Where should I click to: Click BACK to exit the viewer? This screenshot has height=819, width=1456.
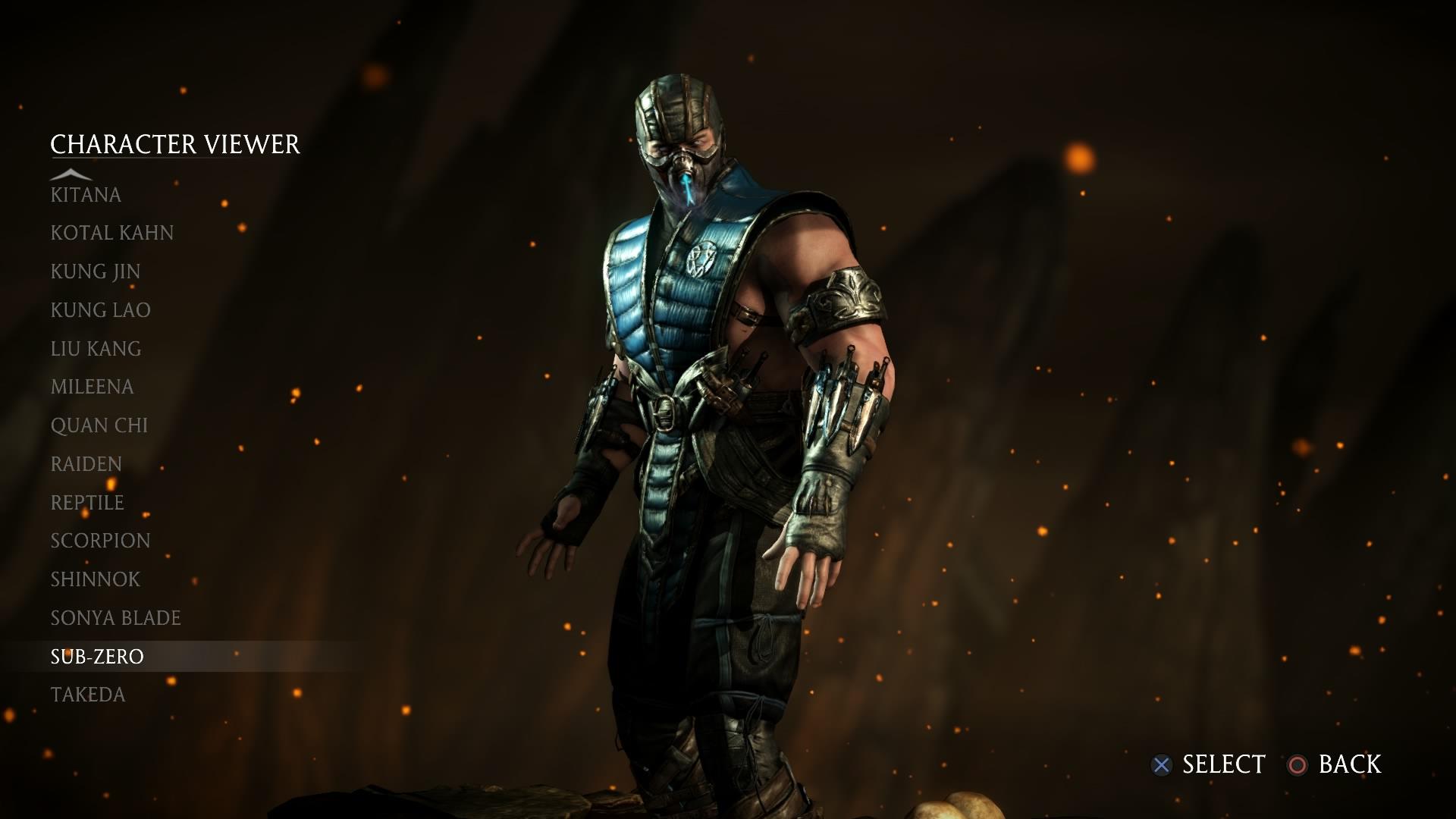pyautogui.click(x=1349, y=765)
